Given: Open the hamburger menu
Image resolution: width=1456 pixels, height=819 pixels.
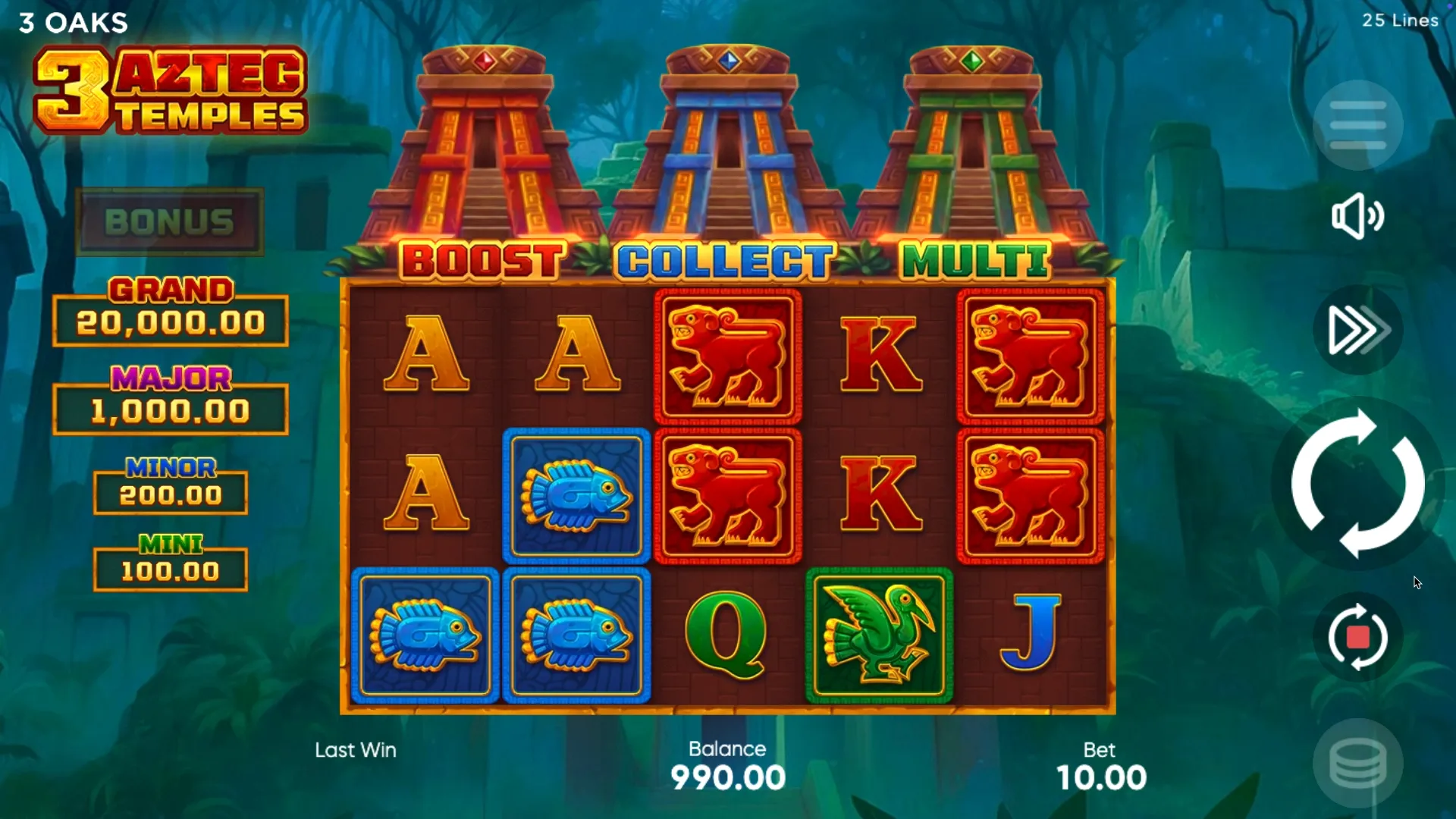Looking at the screenshot, I should (x=1357, y=125).
